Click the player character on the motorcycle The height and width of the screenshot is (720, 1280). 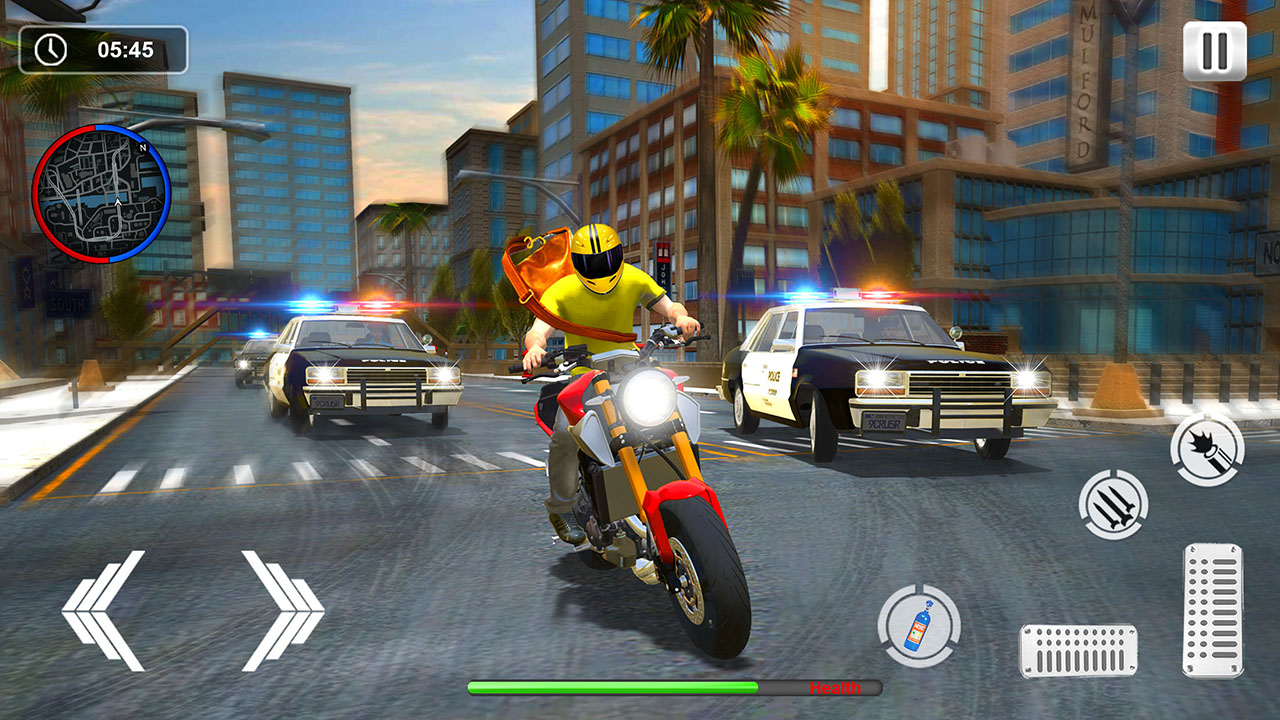tap(600, 300)
